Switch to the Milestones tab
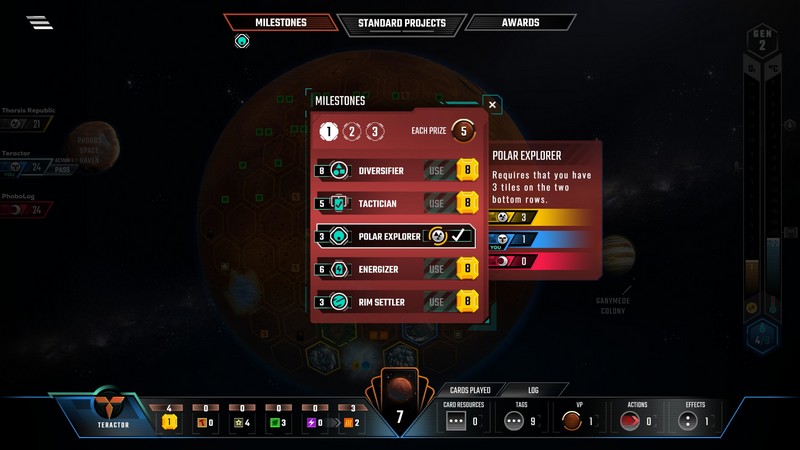 pyautogui.click(x=279, y=23)
